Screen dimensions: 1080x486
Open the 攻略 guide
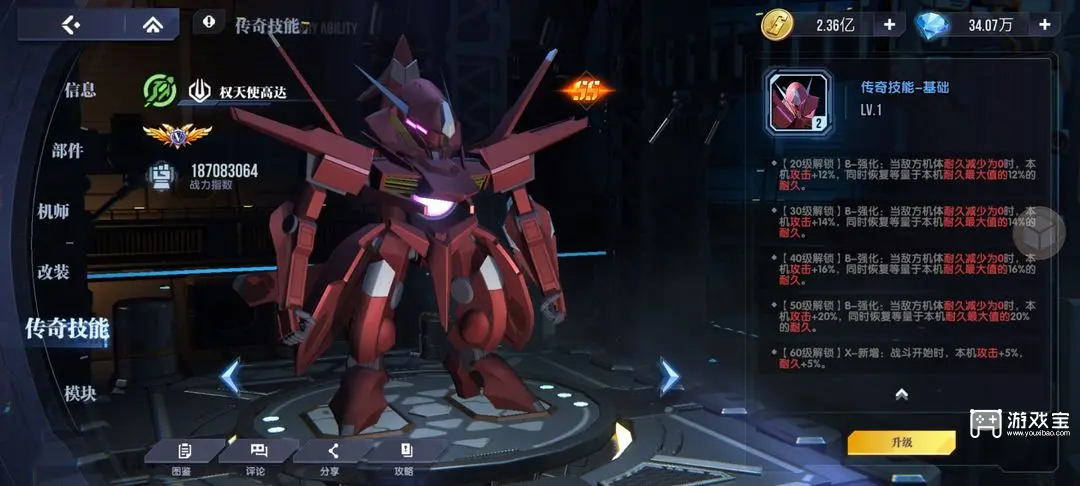[x=405, y=459]
